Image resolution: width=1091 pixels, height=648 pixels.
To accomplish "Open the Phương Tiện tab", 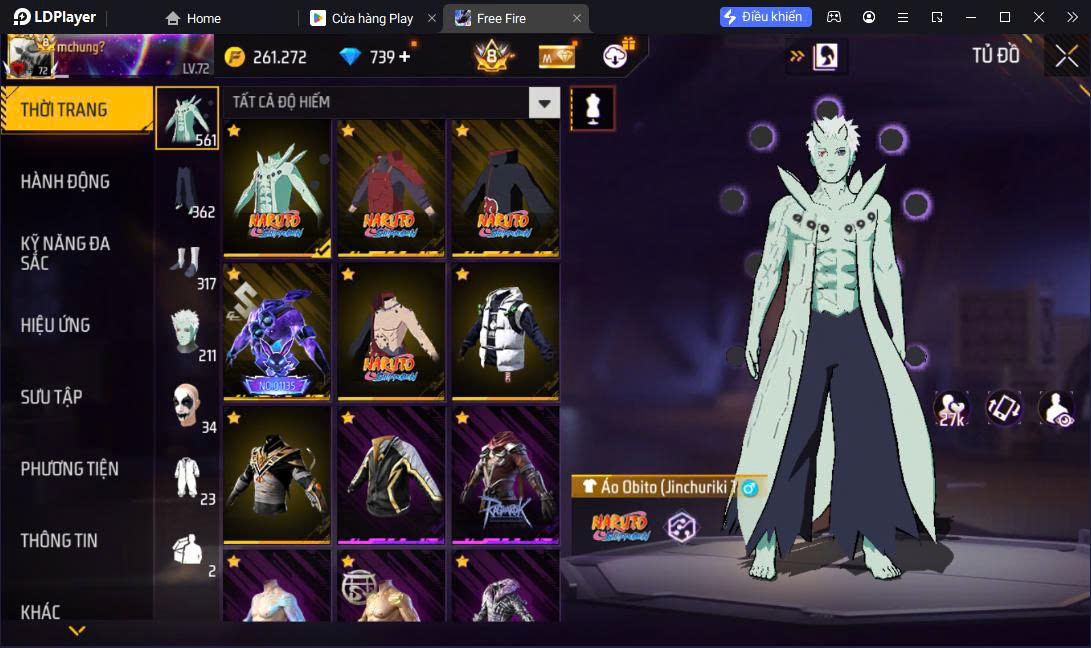I will [x=70, y=468].
